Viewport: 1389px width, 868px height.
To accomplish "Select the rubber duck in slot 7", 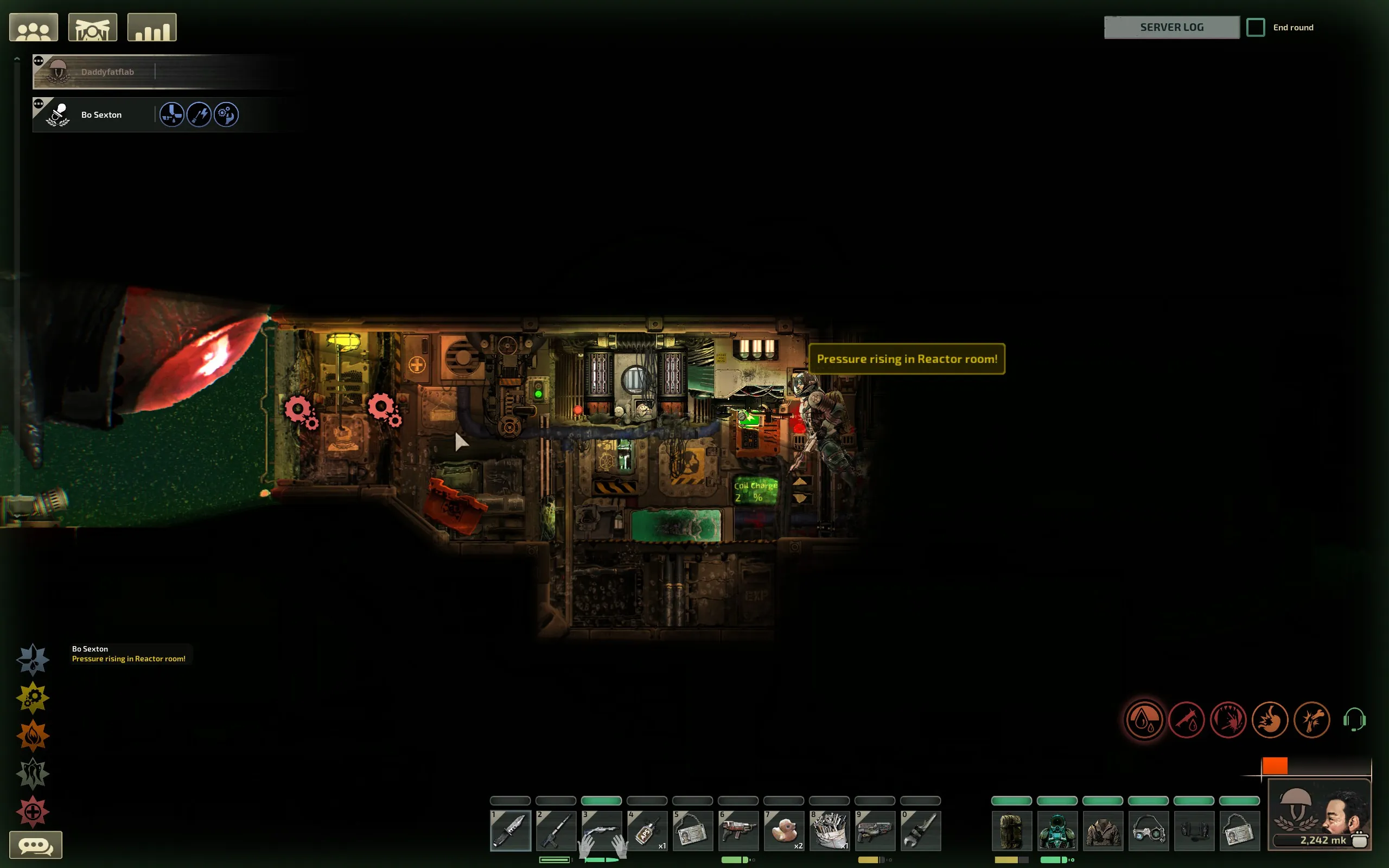I will tap(783, 831).
